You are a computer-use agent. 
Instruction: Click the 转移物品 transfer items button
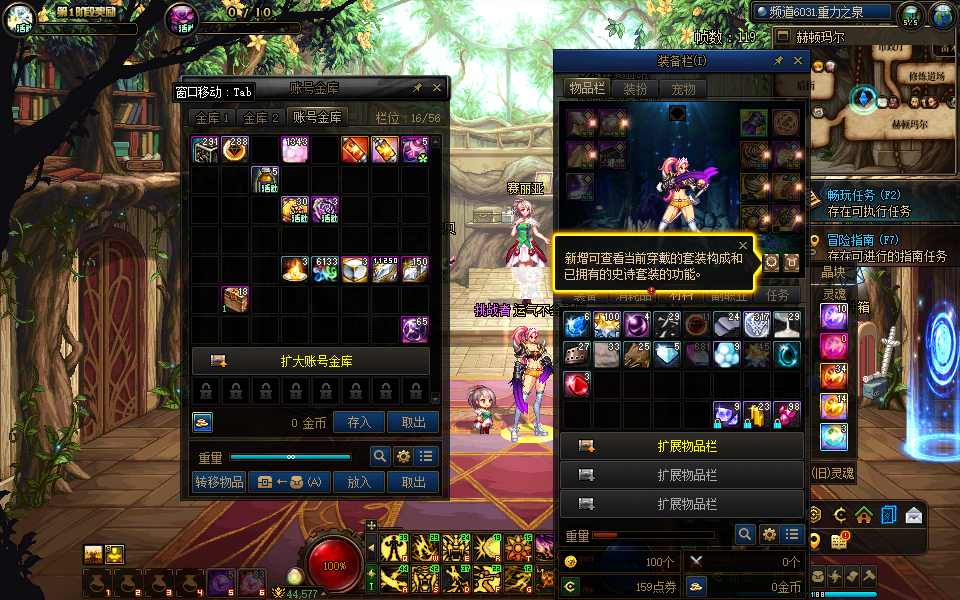219,482
